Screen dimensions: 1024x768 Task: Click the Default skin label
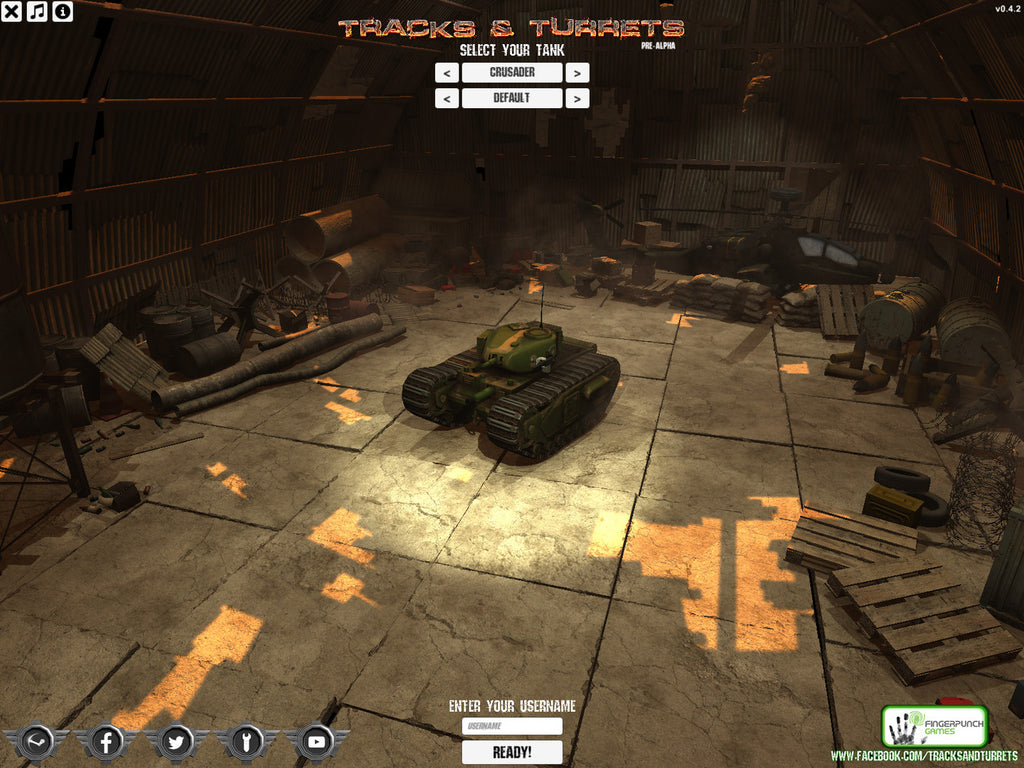512,98
